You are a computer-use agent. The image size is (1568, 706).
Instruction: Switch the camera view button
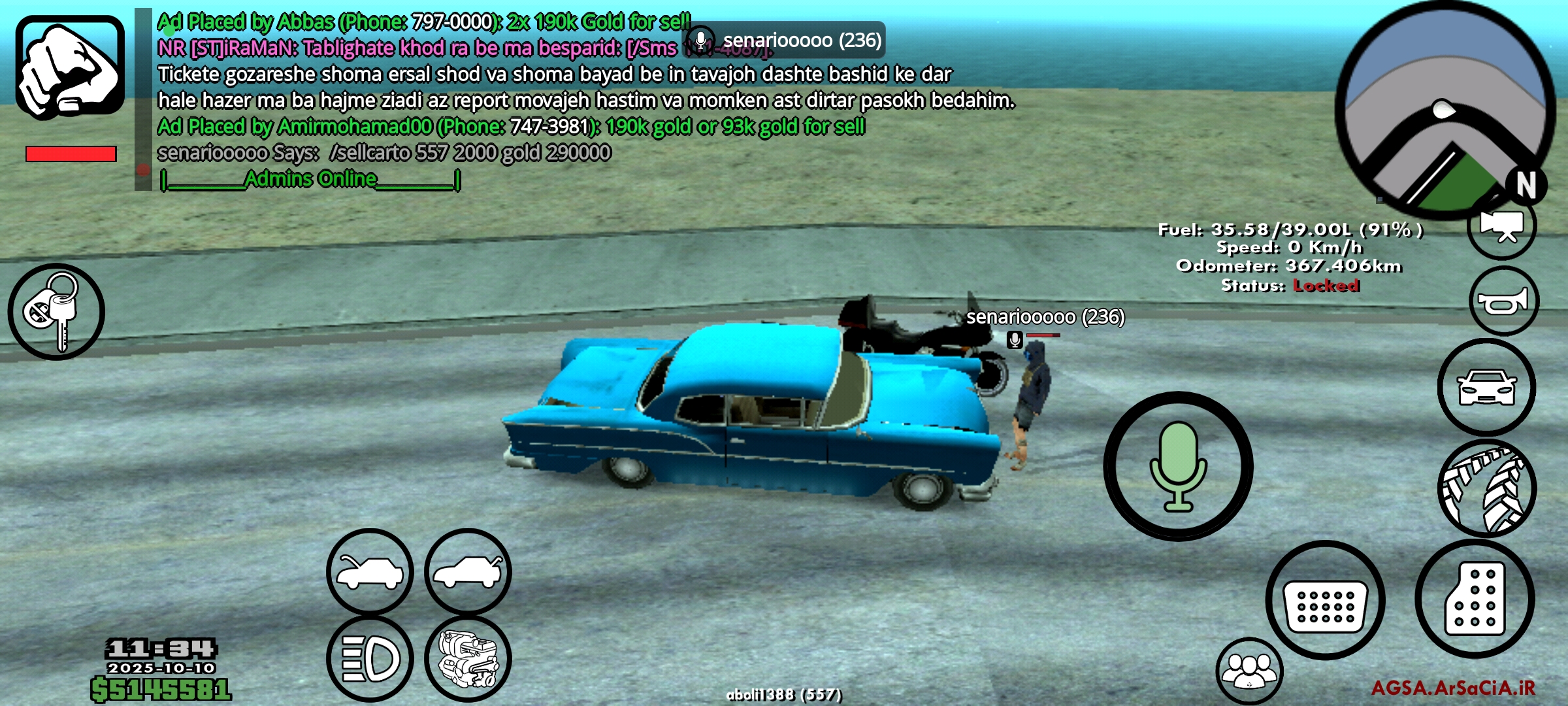(x=1502, y=227)
